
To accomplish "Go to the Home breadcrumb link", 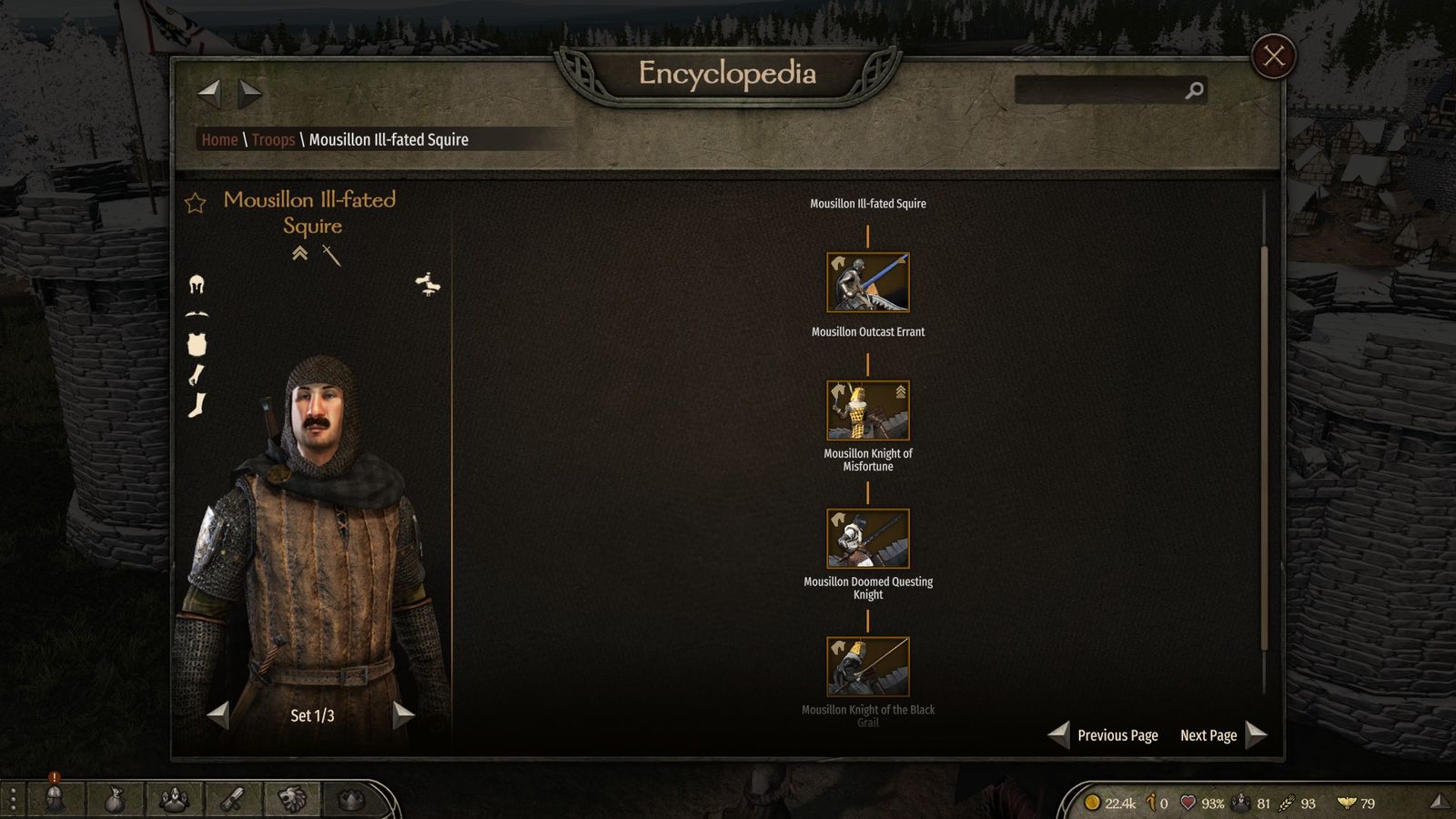I will click(x=219, y=139).
